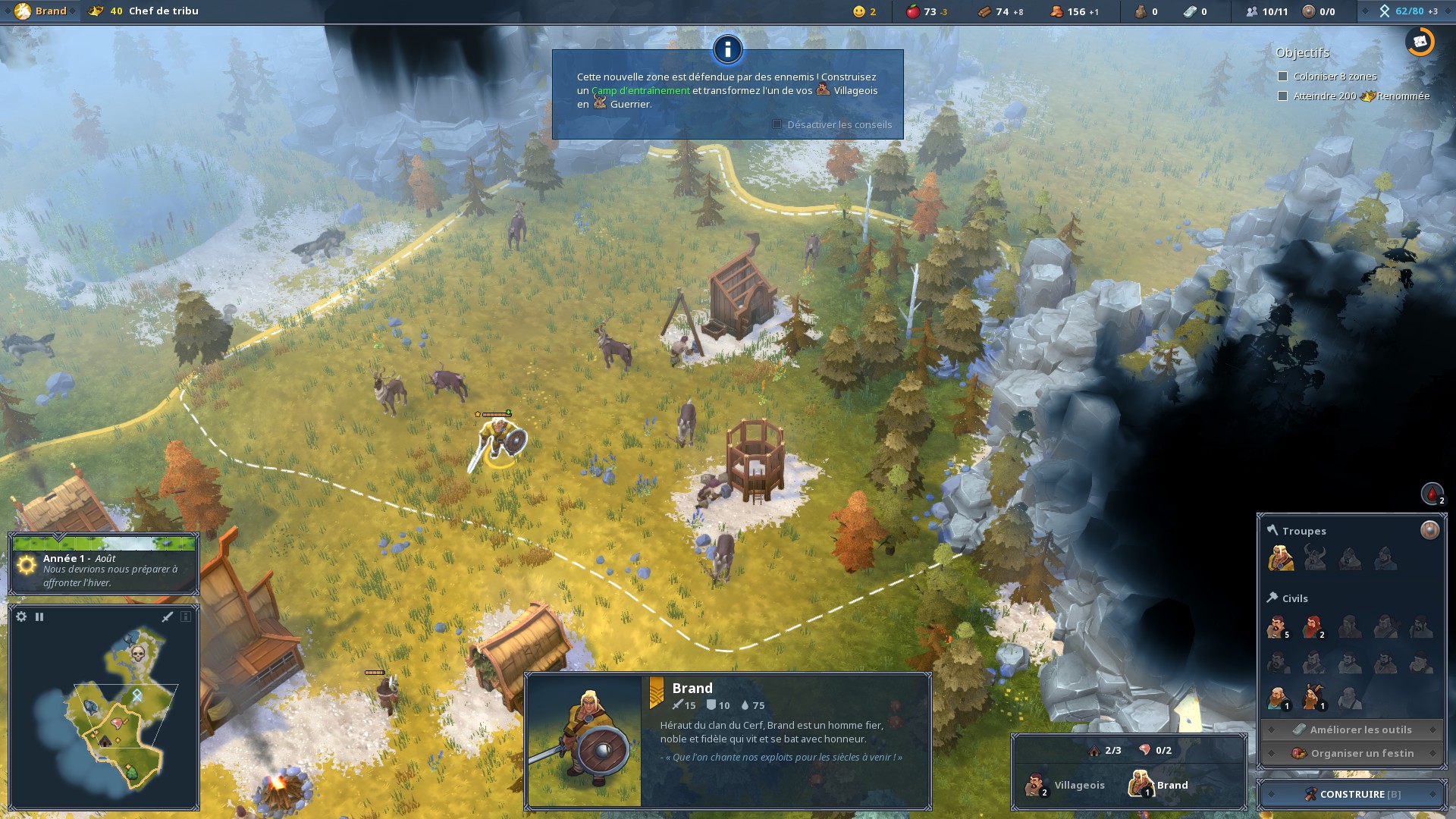The height and width of the screenshot is (819, 1456).
Task: Select the Villageois group in the zone panel
Action: tap(1065, 785)
